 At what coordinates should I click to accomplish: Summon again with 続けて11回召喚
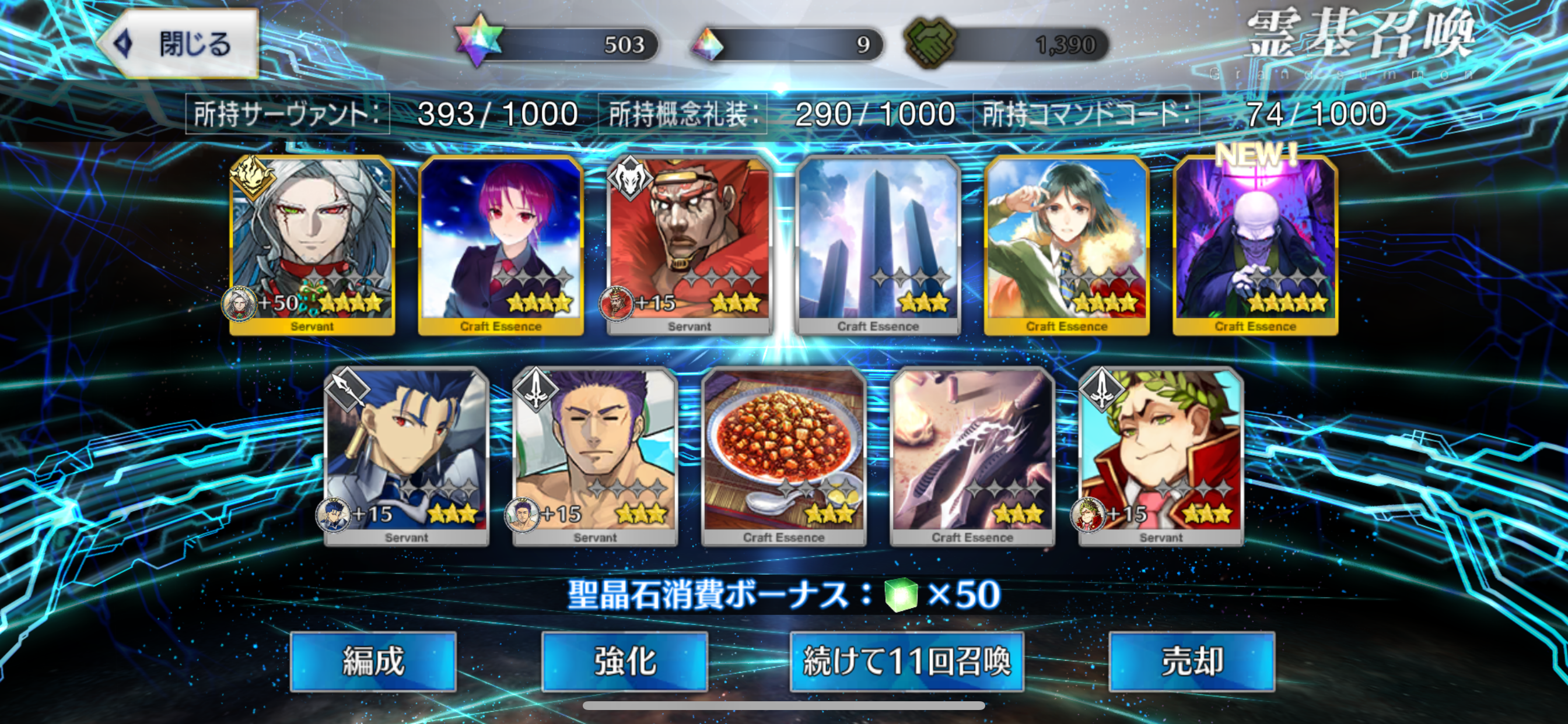[907, 660]
